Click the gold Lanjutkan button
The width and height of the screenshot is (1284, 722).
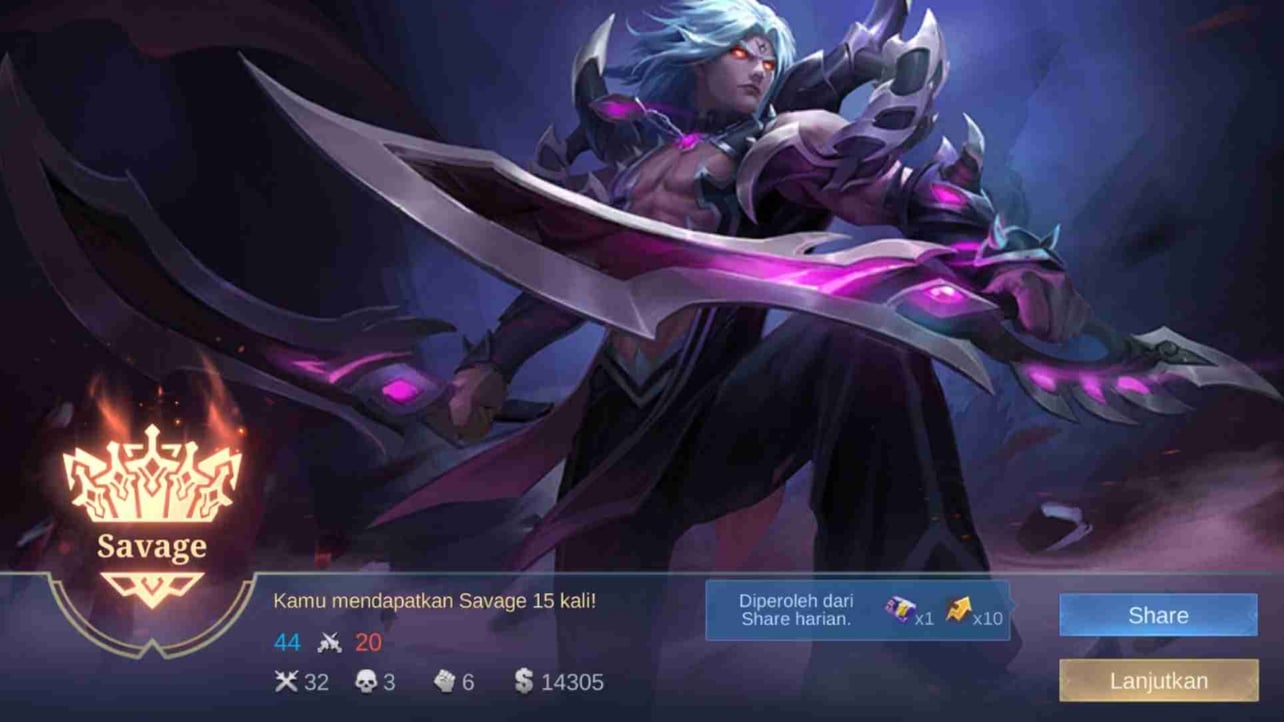[1157, 682]
